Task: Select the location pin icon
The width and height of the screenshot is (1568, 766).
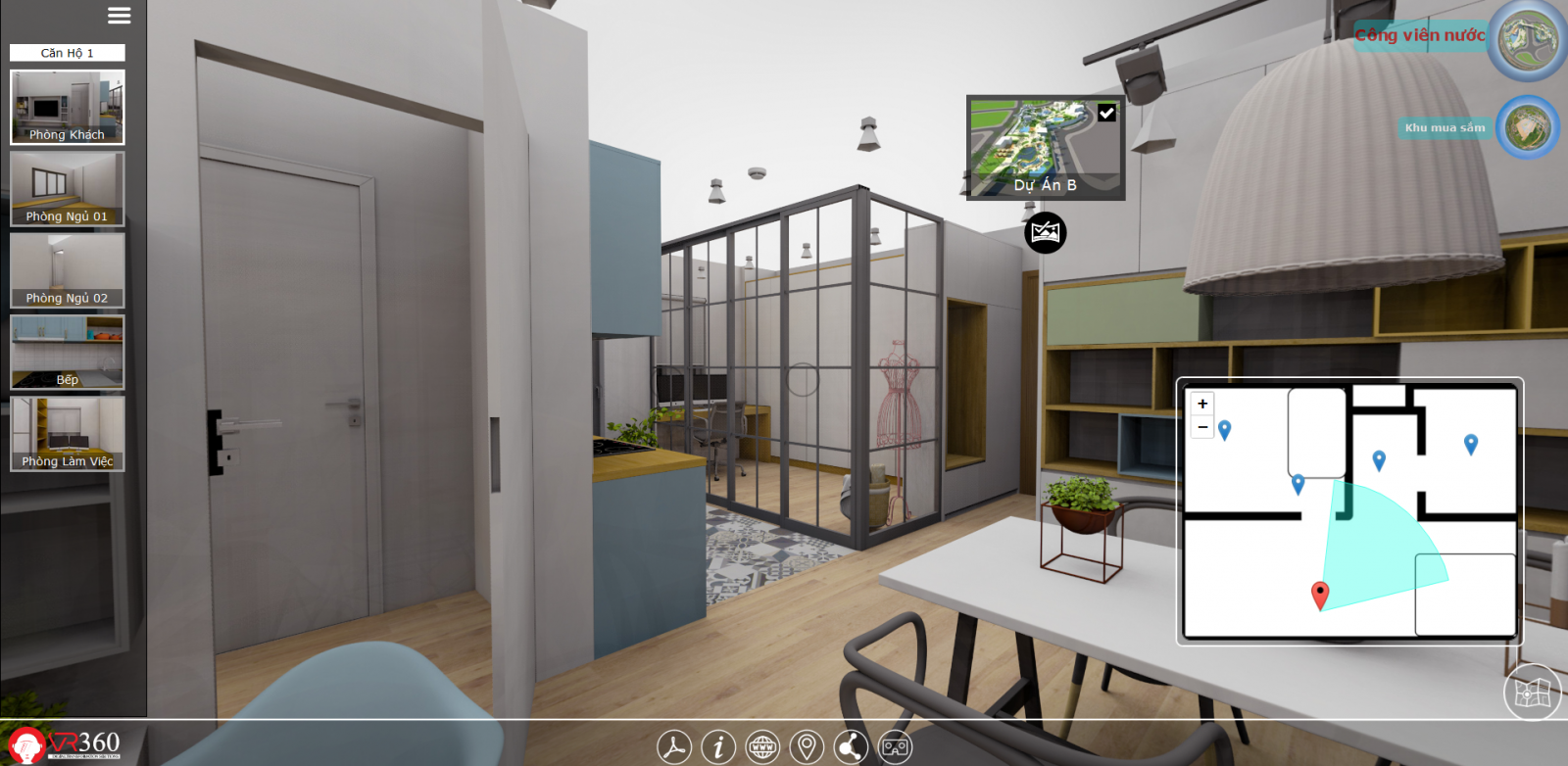Action: click(x=805, y=747)
